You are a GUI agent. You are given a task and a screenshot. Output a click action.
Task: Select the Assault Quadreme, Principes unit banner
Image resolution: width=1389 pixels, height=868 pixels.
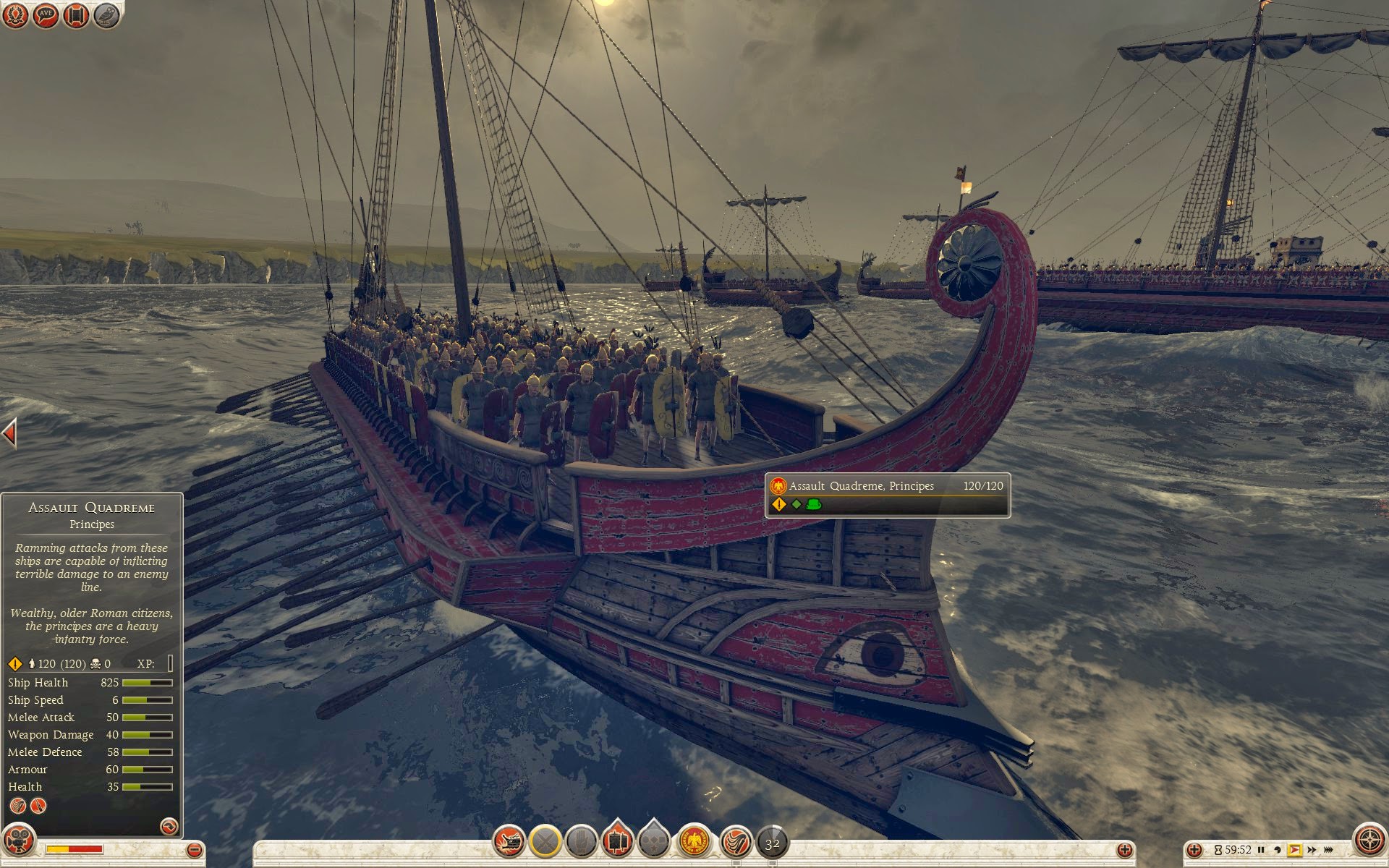(x=887, y=495)
